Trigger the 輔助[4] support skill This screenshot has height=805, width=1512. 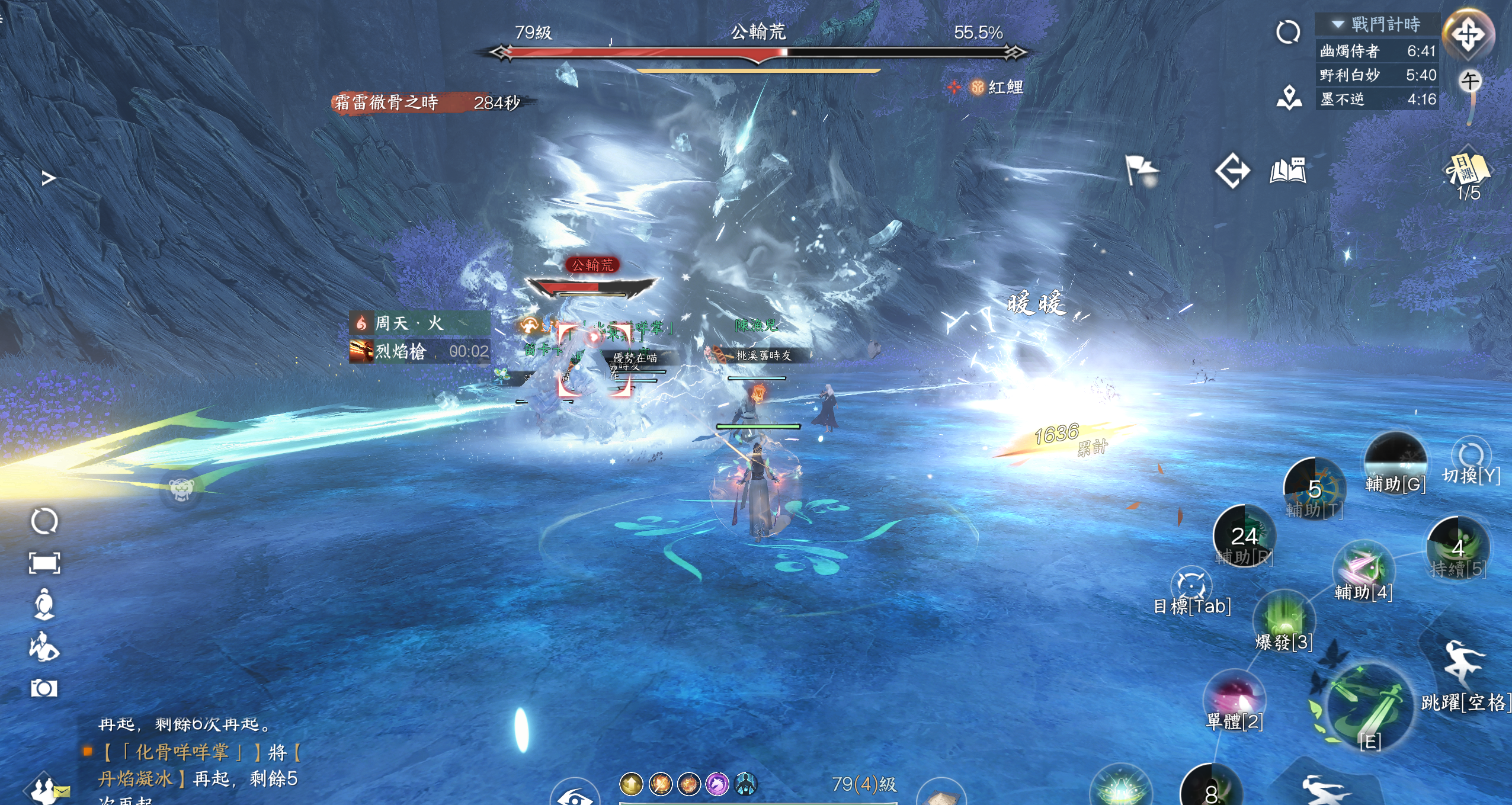coord(1363,569)
